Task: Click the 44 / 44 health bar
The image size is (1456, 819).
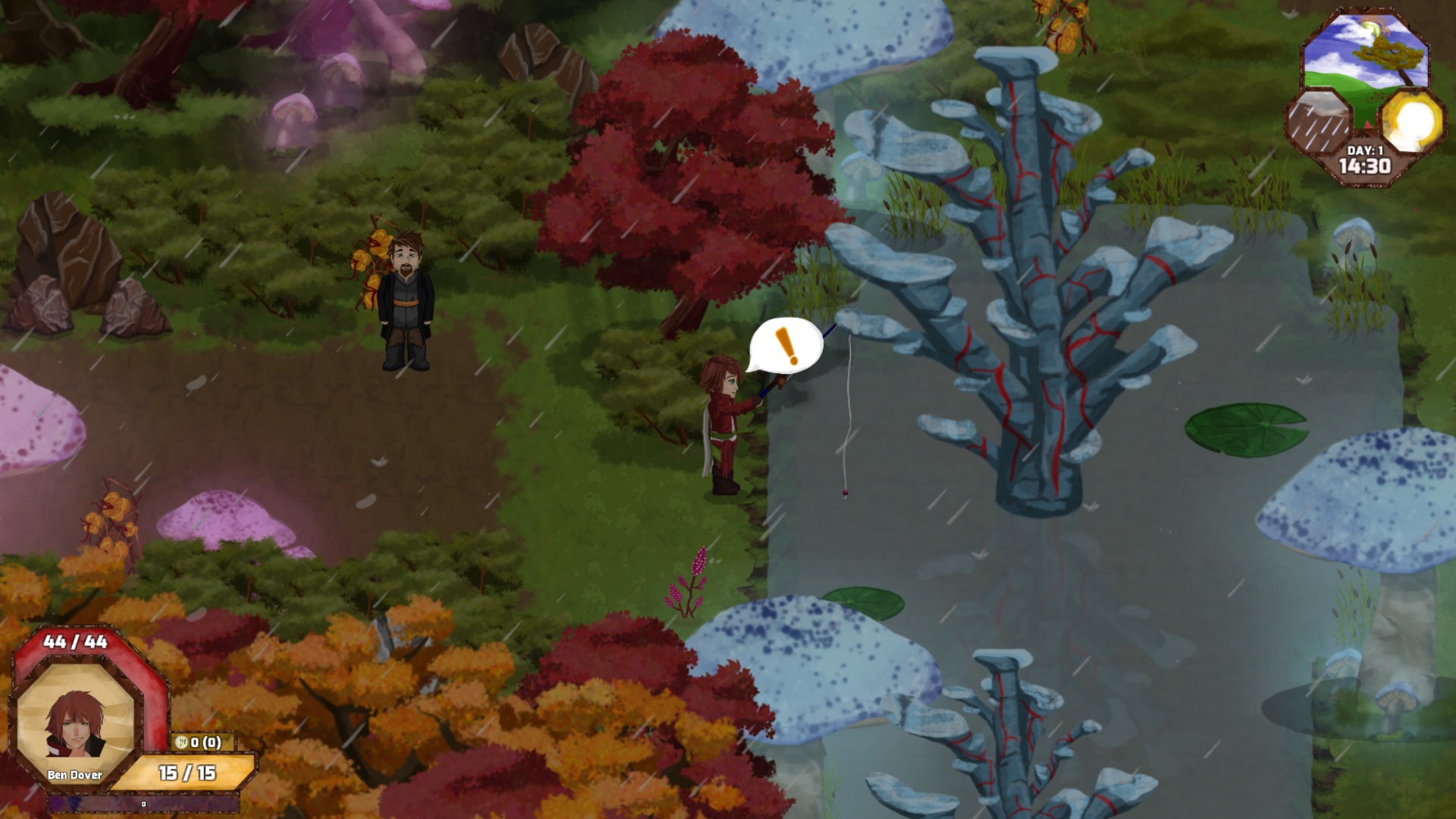Action: click(x=76, y=640)
